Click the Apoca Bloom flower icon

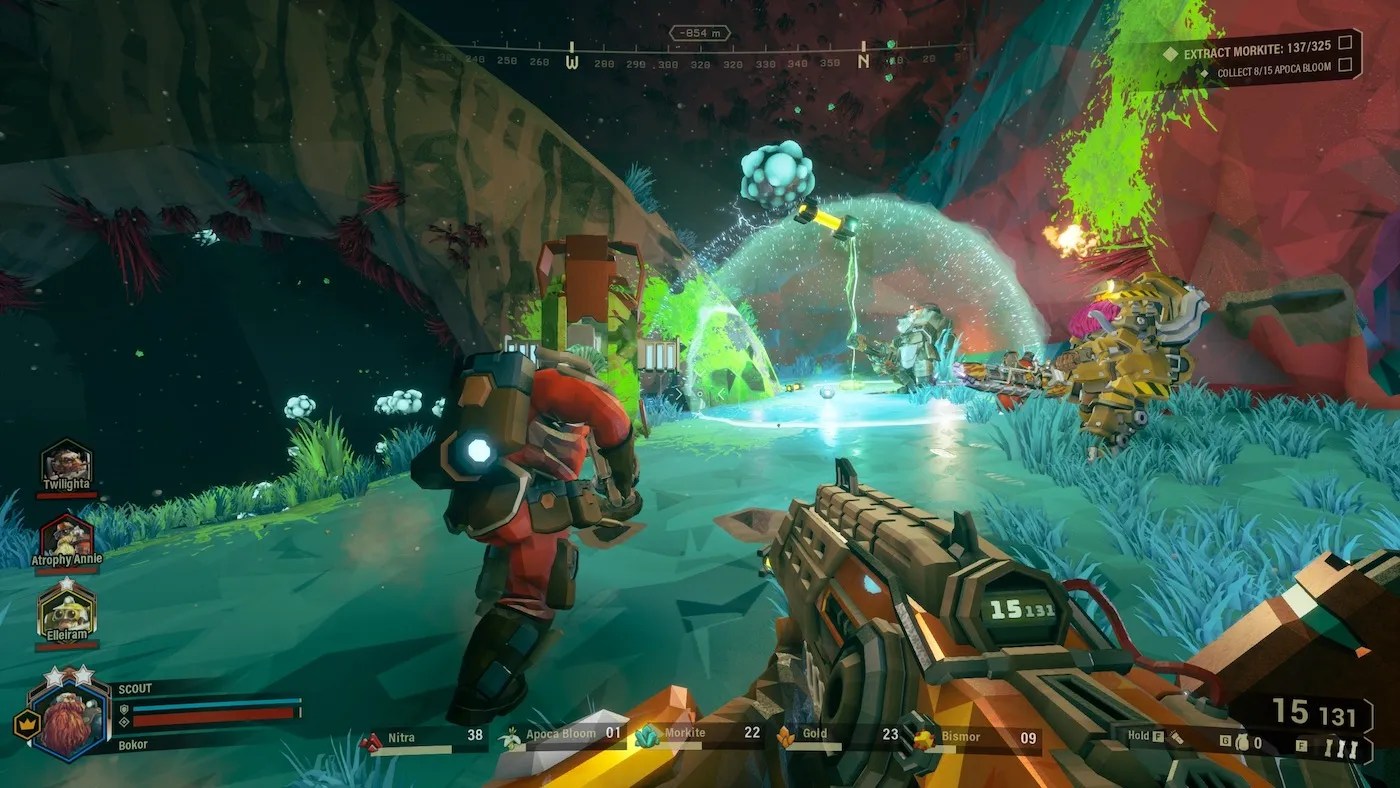coord(511,736)
